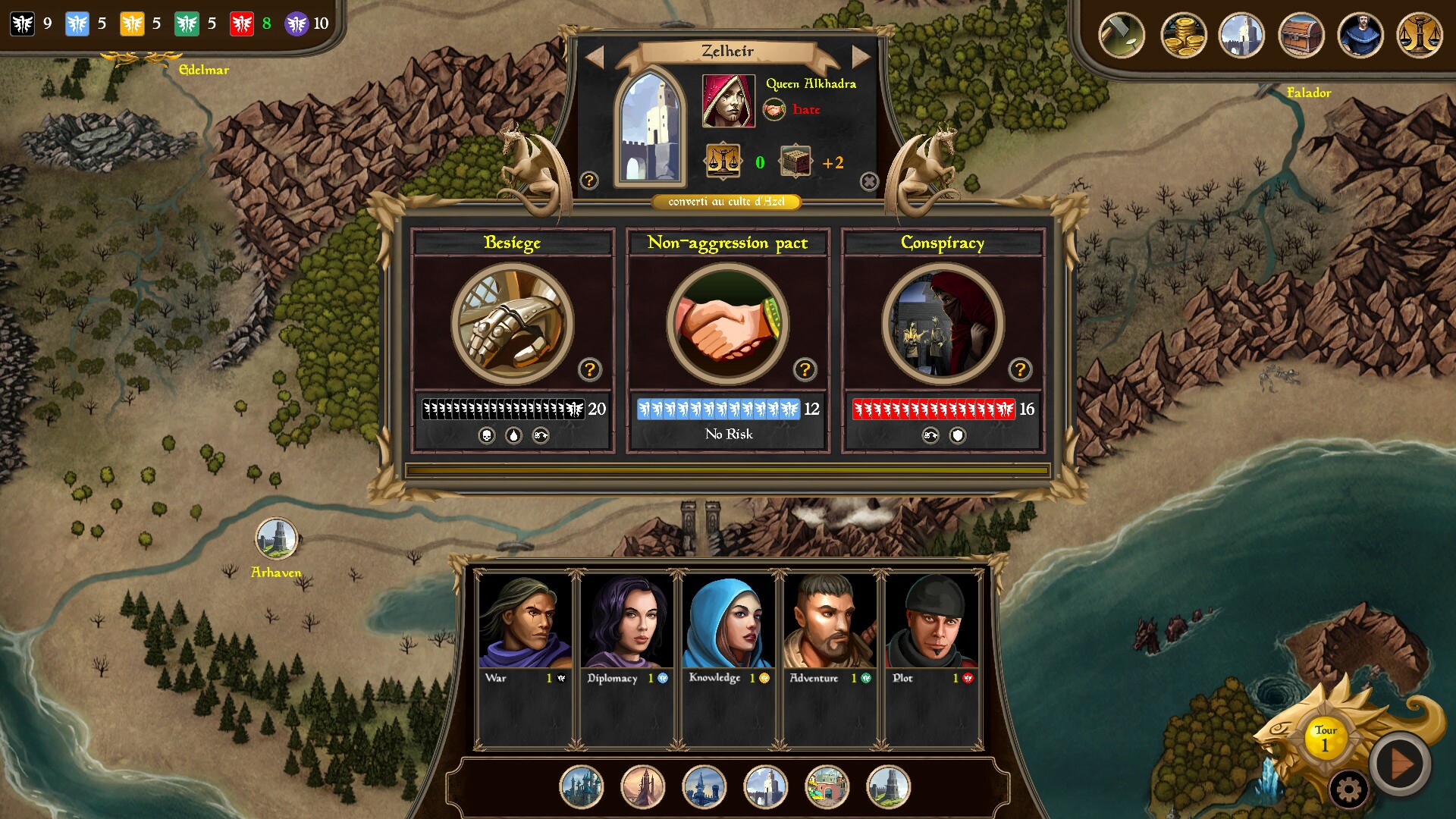
Task: Open the help tooltip beside Zelheir's castle
Action: pos(588,180)
